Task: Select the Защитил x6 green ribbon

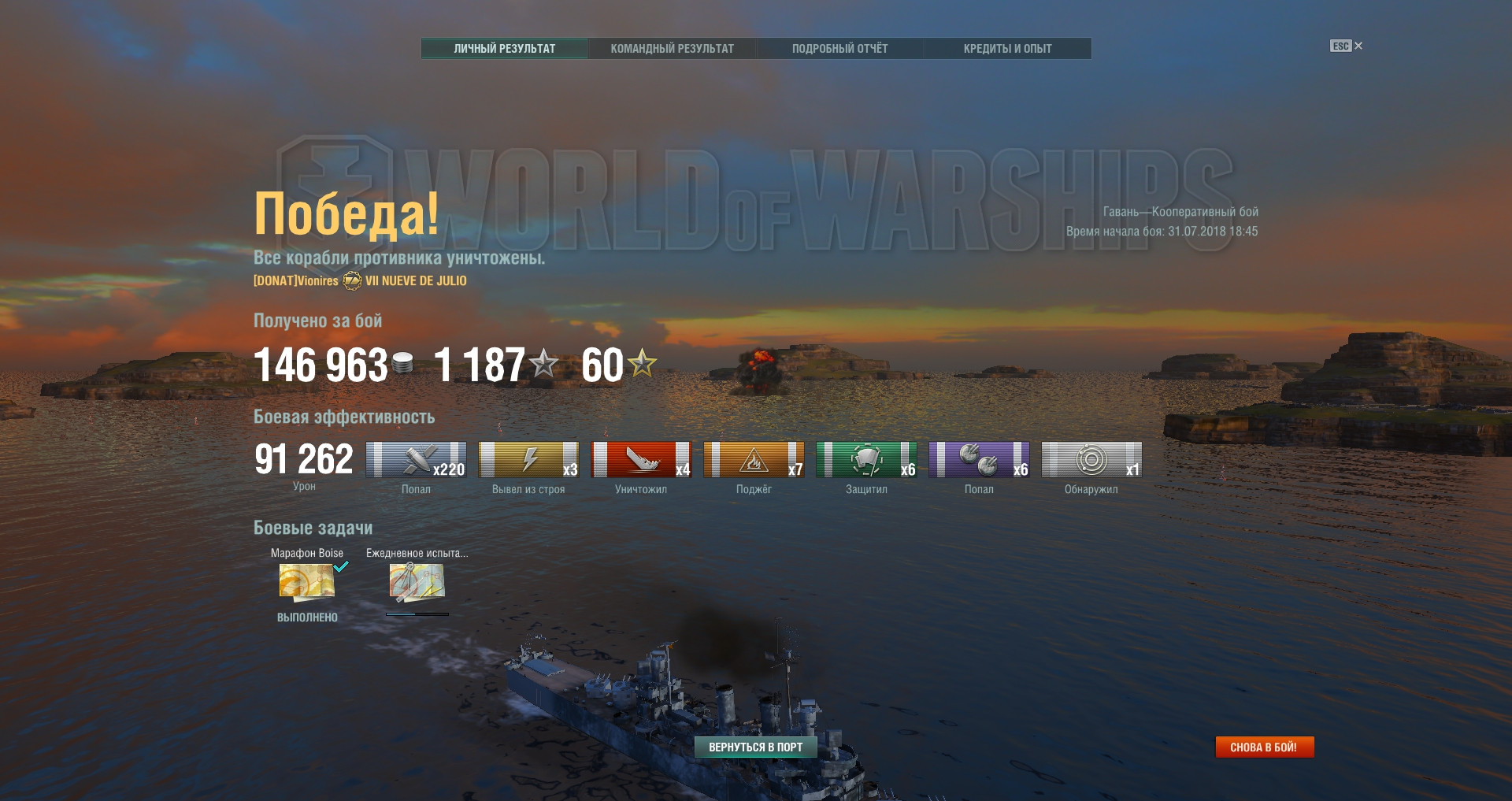Action: 866,460
